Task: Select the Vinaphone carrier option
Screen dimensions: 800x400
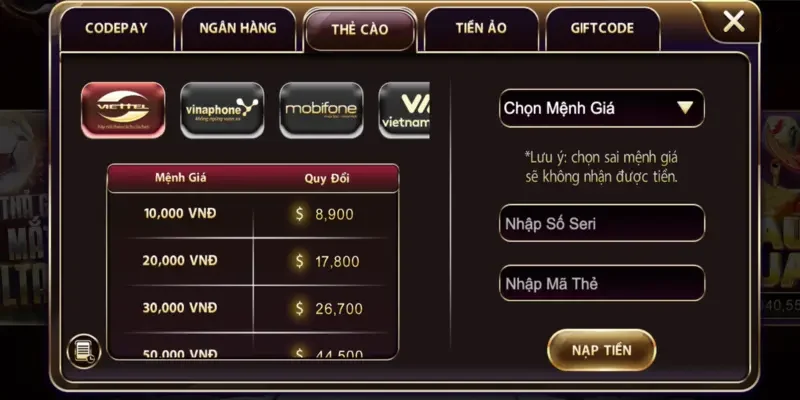Action: pyautogui.click(x=222, y=110)
